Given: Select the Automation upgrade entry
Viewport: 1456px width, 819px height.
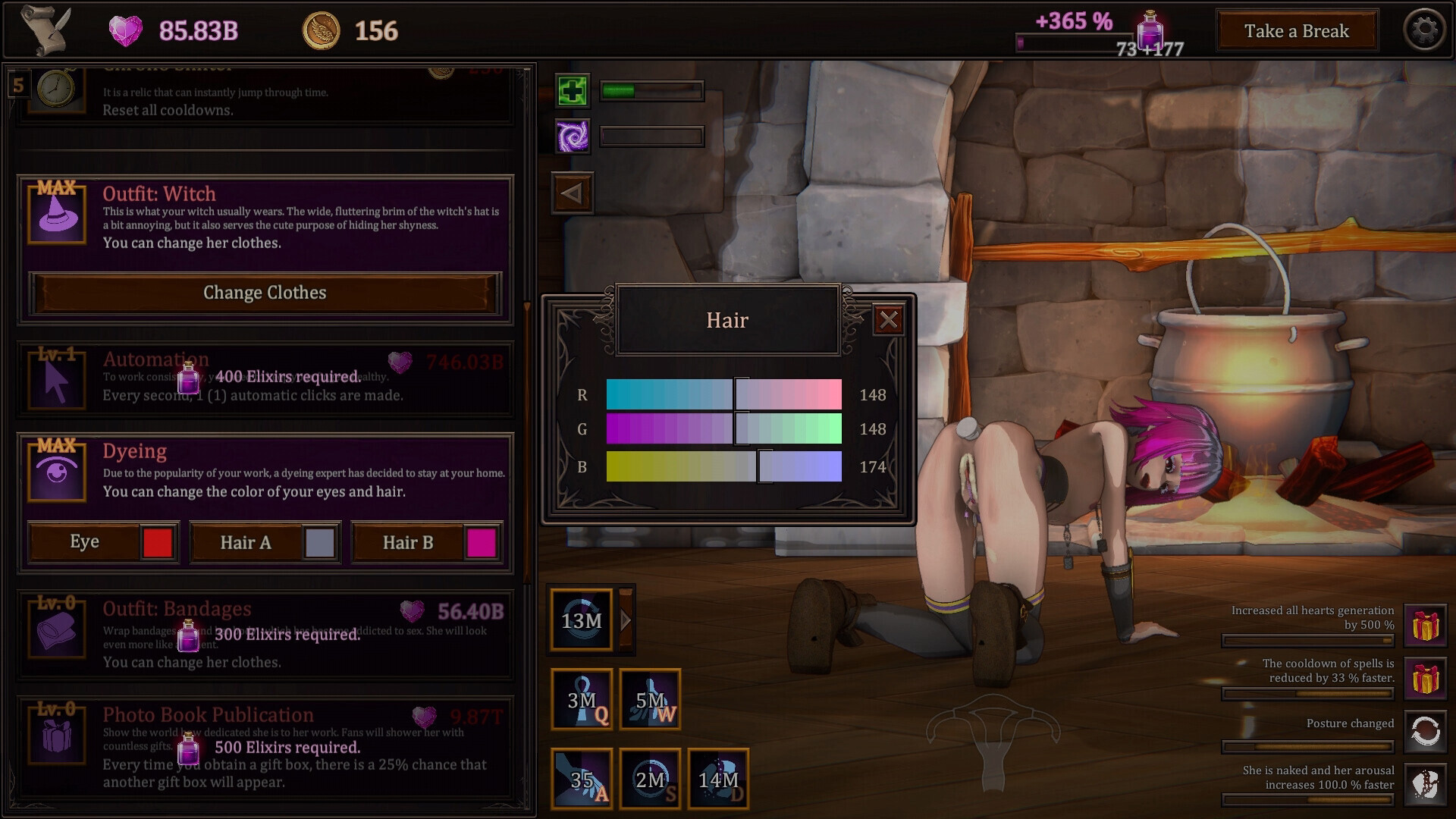Looking at the screenshot, I should click(265, 378).
